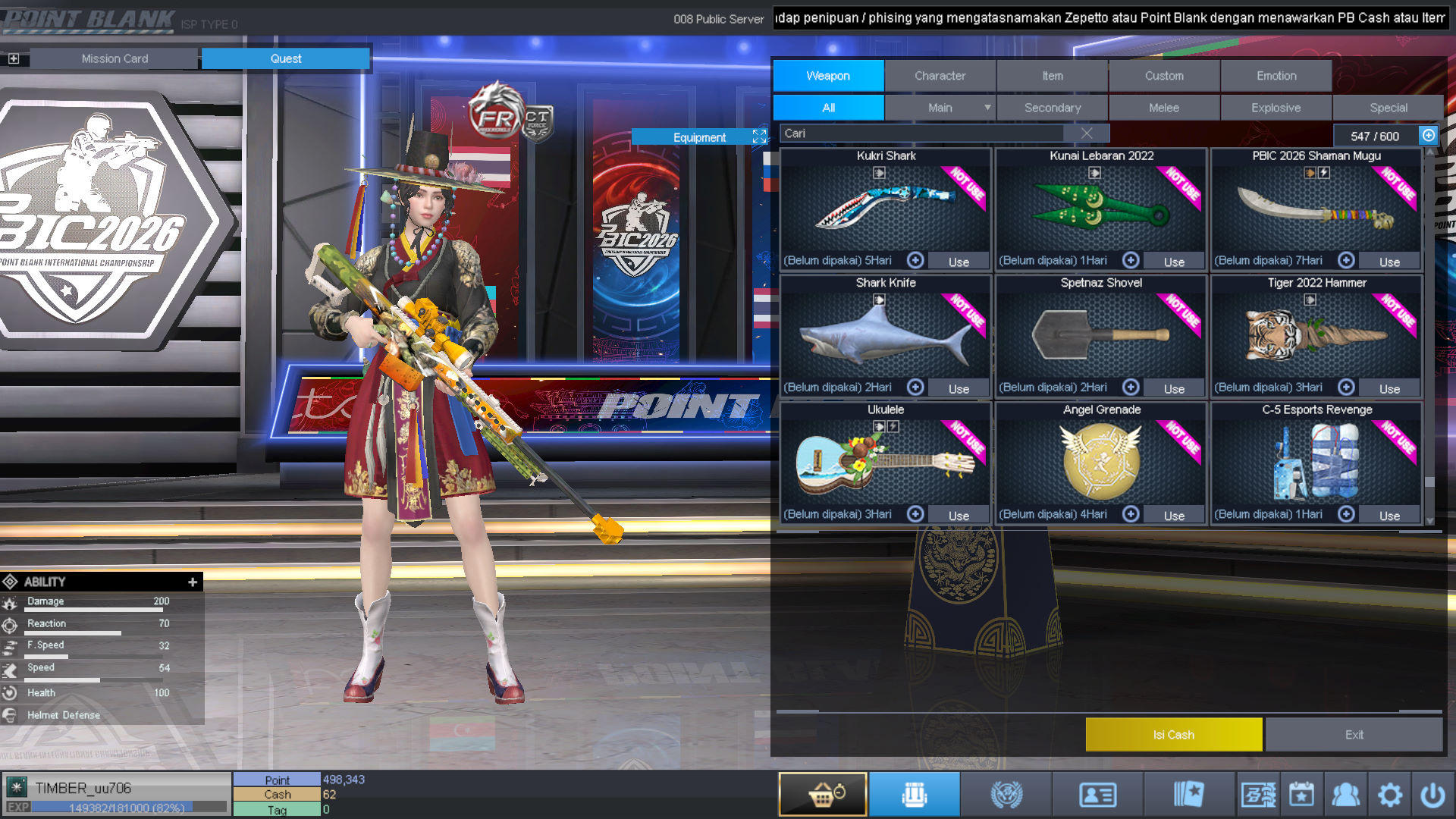Show Explosive weapons only
This screenshot has height=819, width=1456.
coord(1276,108)
